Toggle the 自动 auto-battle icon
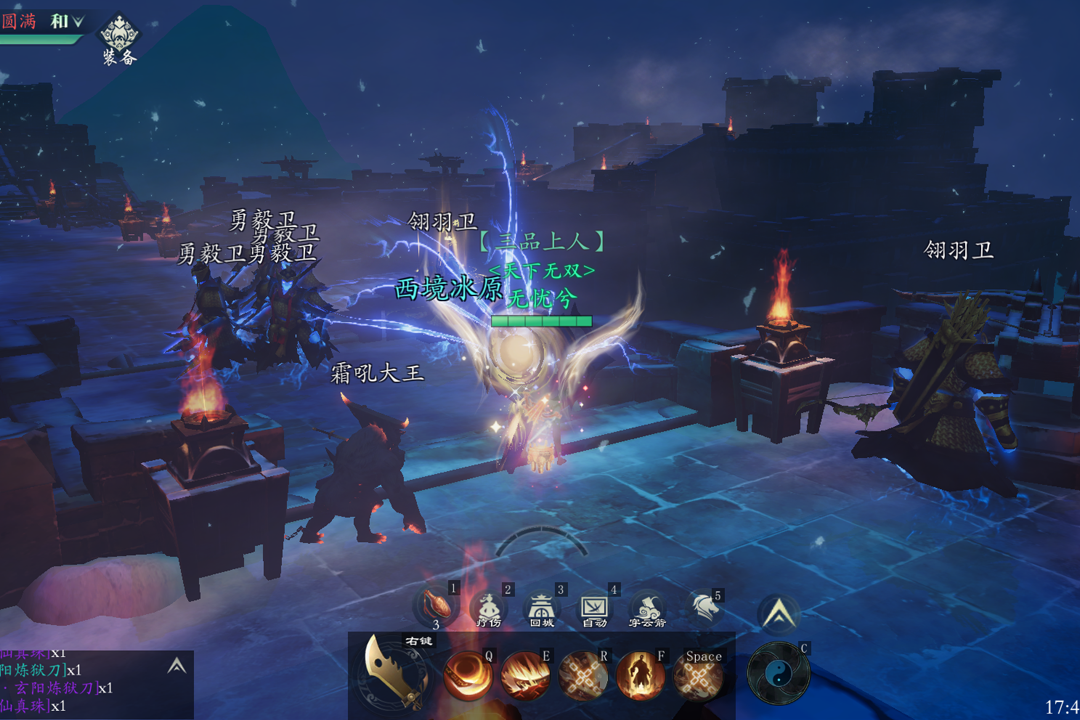Image resolution: width=1080 pixels, height=720 pixels. (594, 608)
